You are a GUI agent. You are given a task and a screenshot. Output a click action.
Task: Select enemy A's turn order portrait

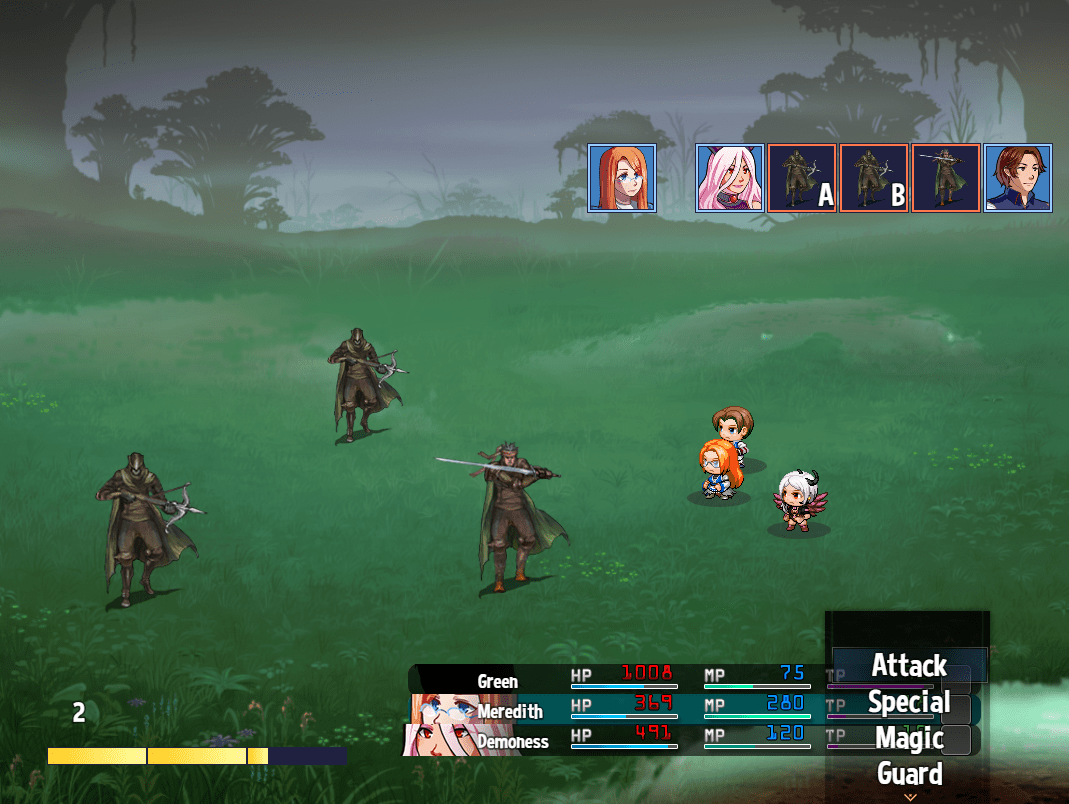pos(802,178)
